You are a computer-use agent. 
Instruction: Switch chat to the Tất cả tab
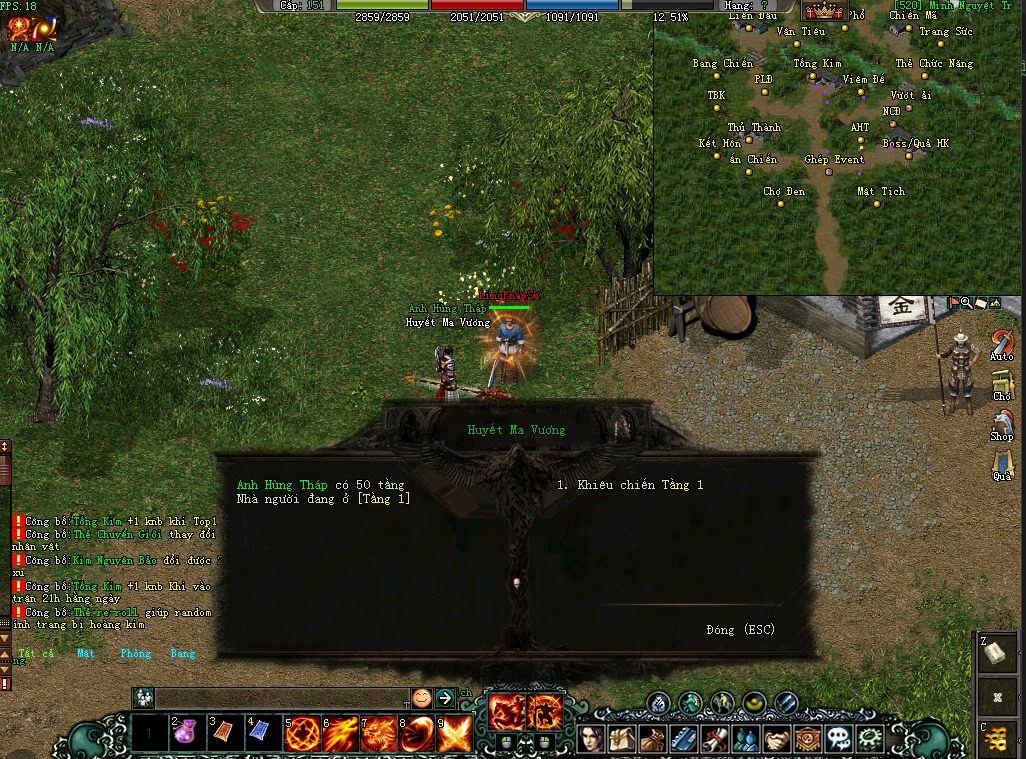pos(36,654)
